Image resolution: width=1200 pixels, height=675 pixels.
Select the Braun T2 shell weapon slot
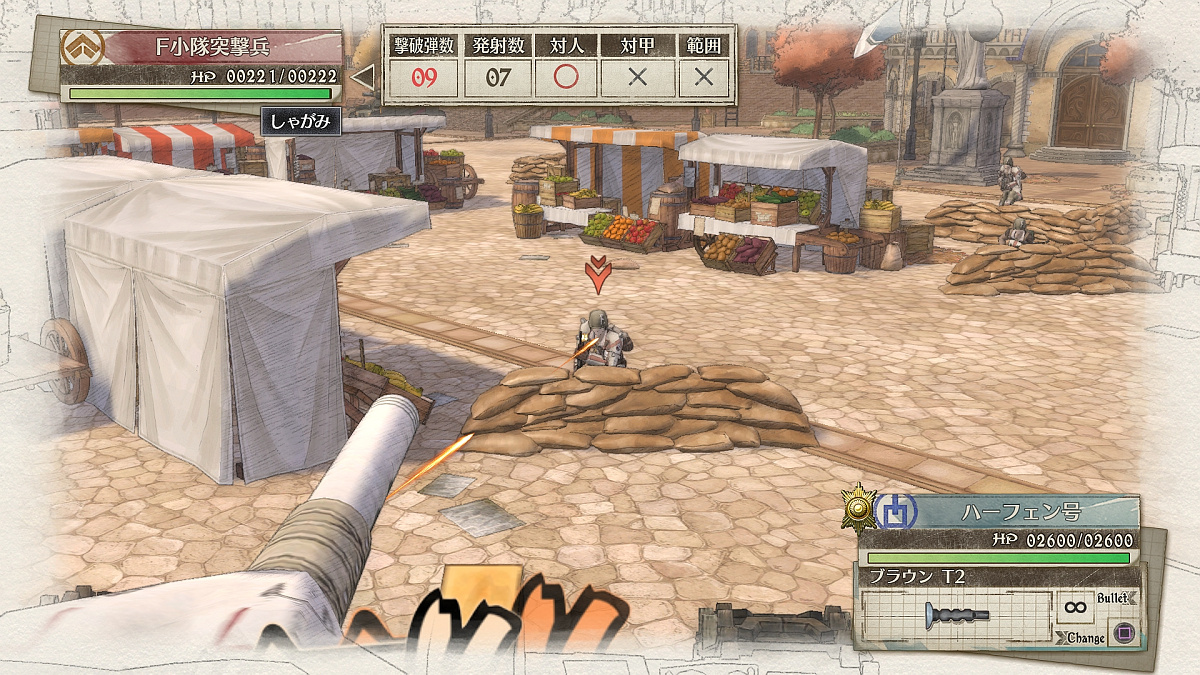(x=958, y=613)
